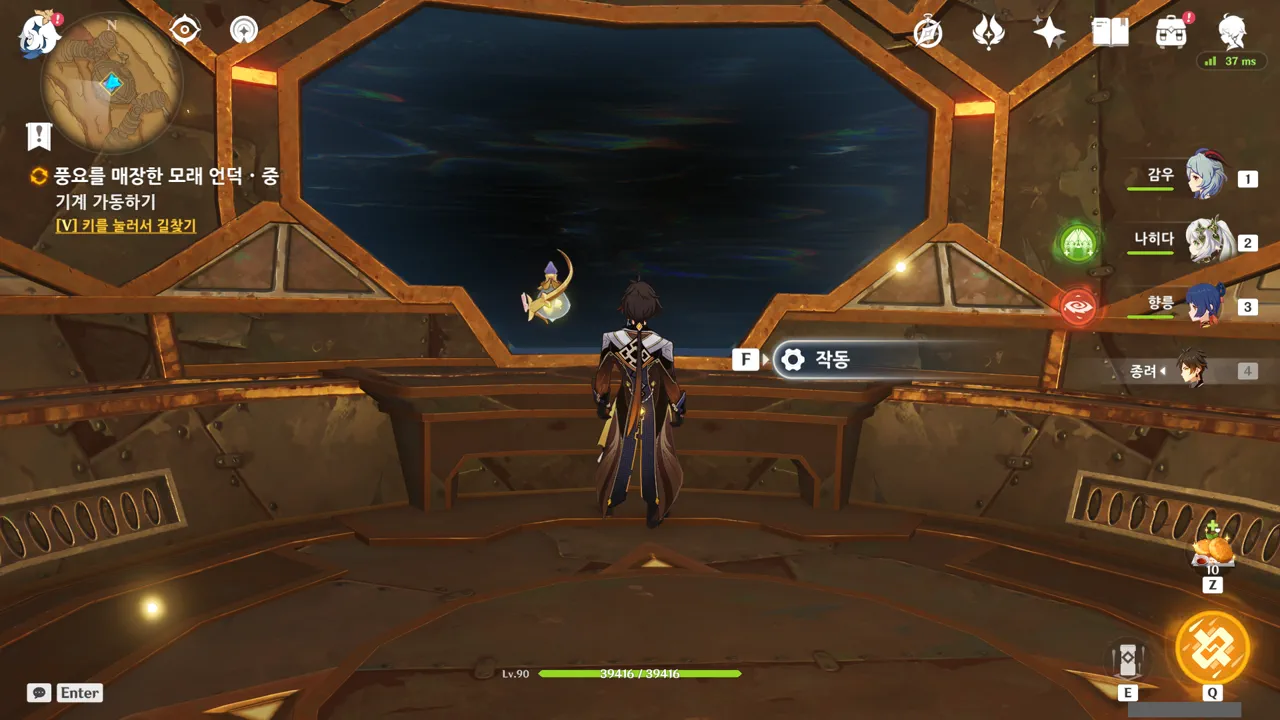Open the quest bookmark icon

point(39,135)
